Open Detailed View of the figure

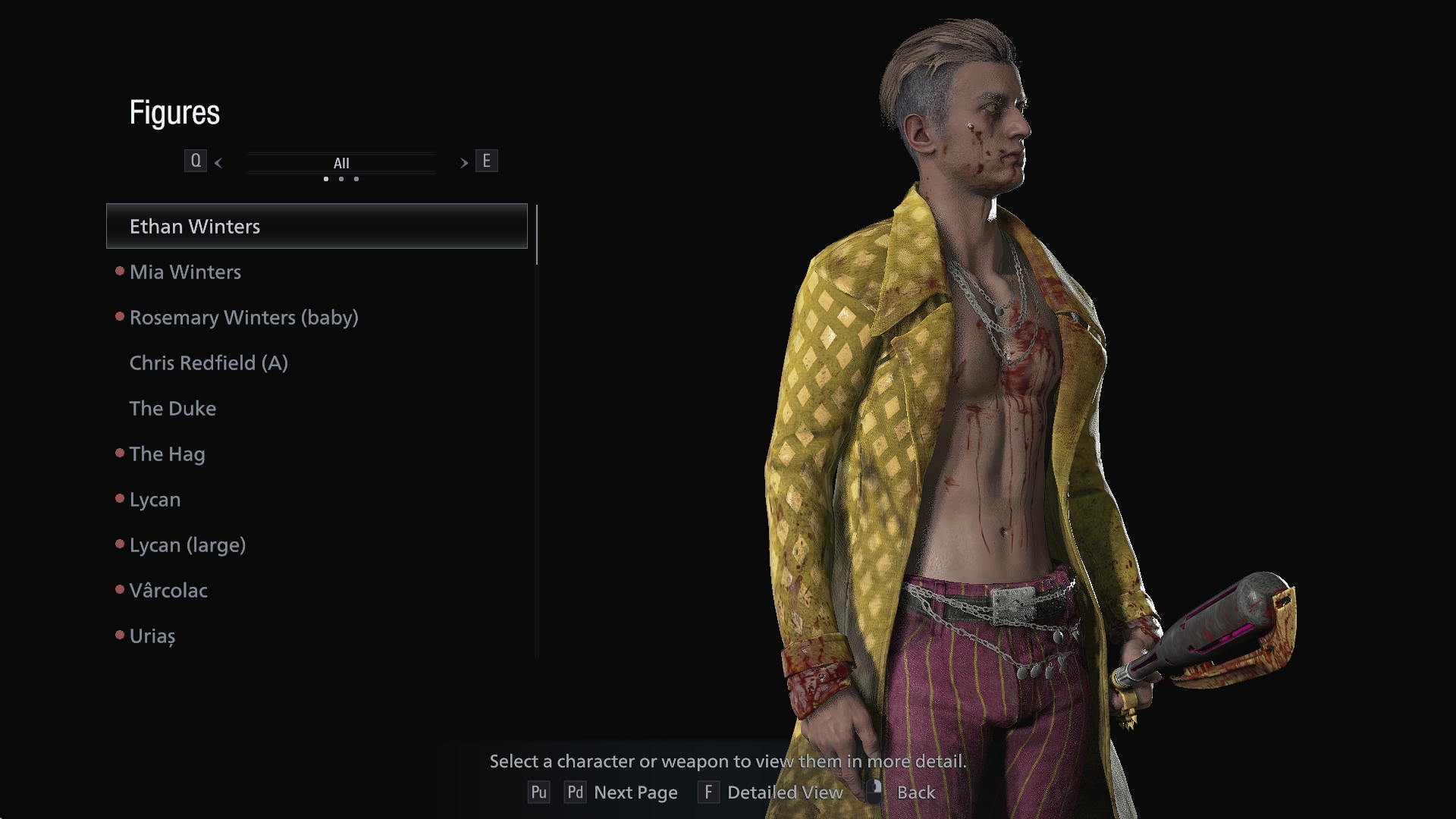coord(784,792)
